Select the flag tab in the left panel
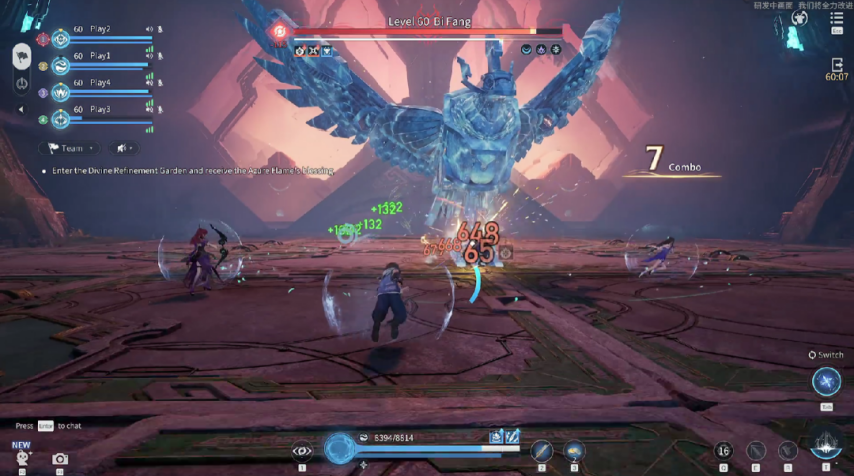The image size is (854, 476). 21,54
